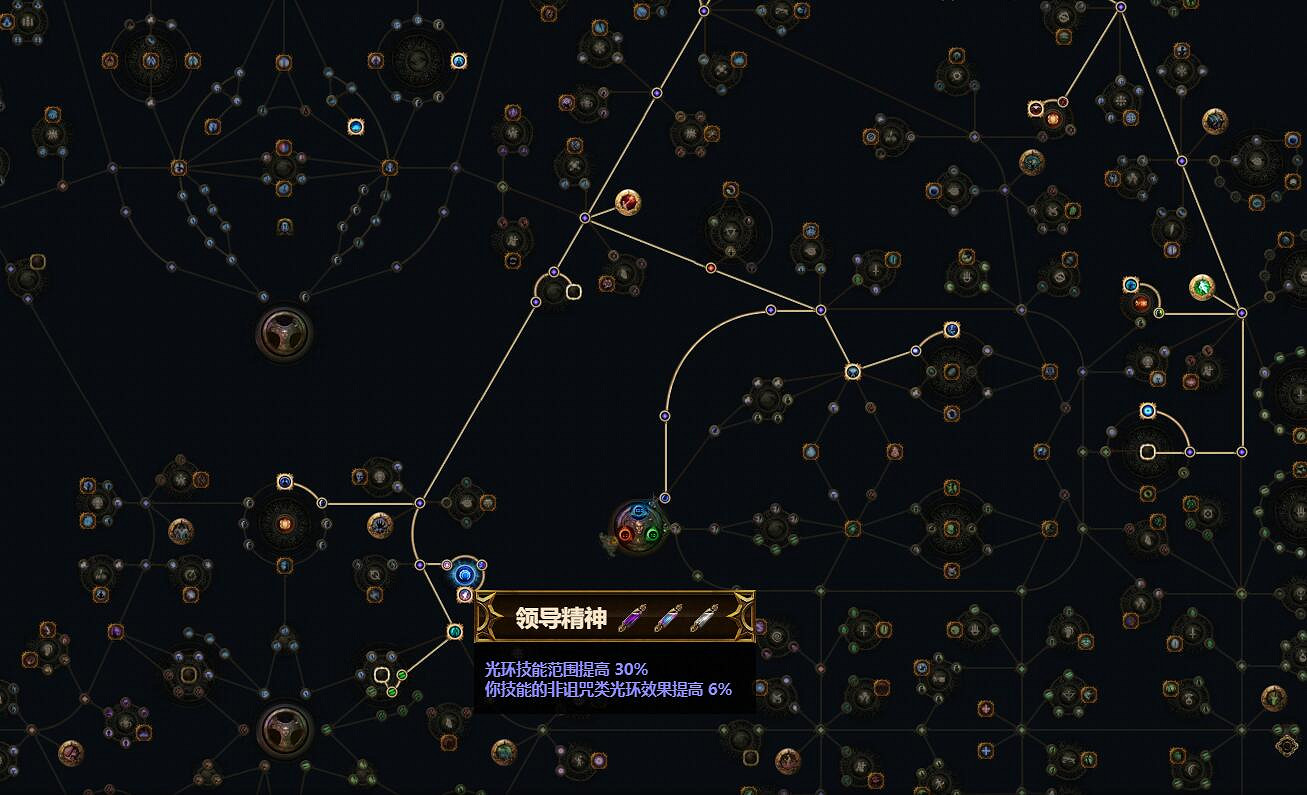Select the glowing 领导精神 notable with blue orb
The image size is (1307, 795).
465,574
